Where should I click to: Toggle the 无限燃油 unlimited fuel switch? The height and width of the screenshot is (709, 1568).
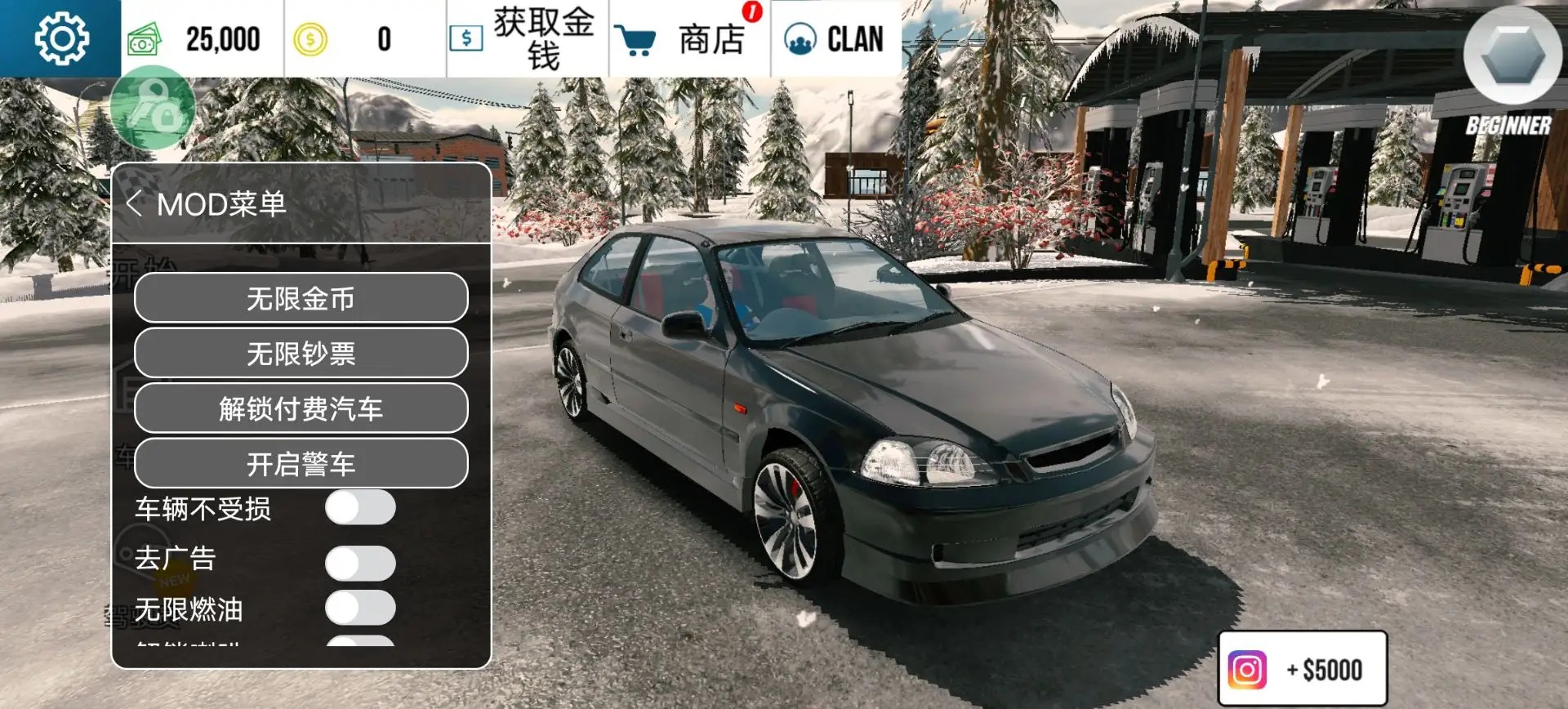tap(360, 608)
